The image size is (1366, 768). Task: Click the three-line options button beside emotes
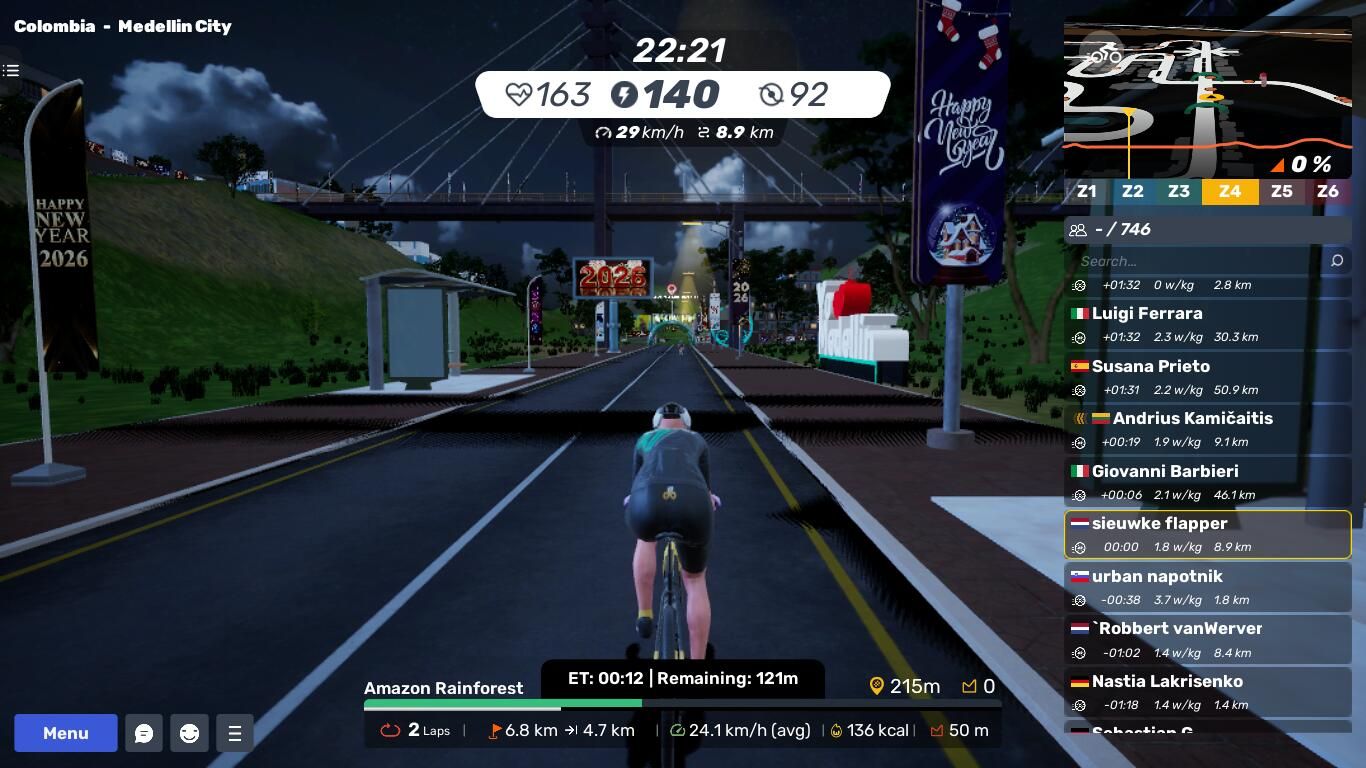[235, 733]
